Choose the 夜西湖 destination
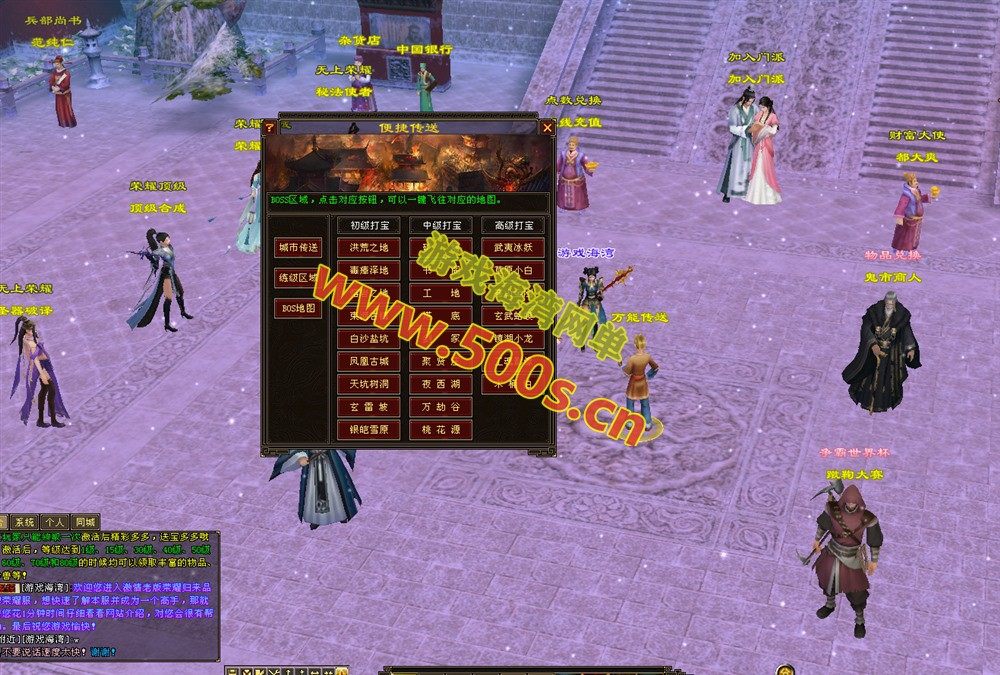The image size is (1000, 675). click(x=440, y=384)
